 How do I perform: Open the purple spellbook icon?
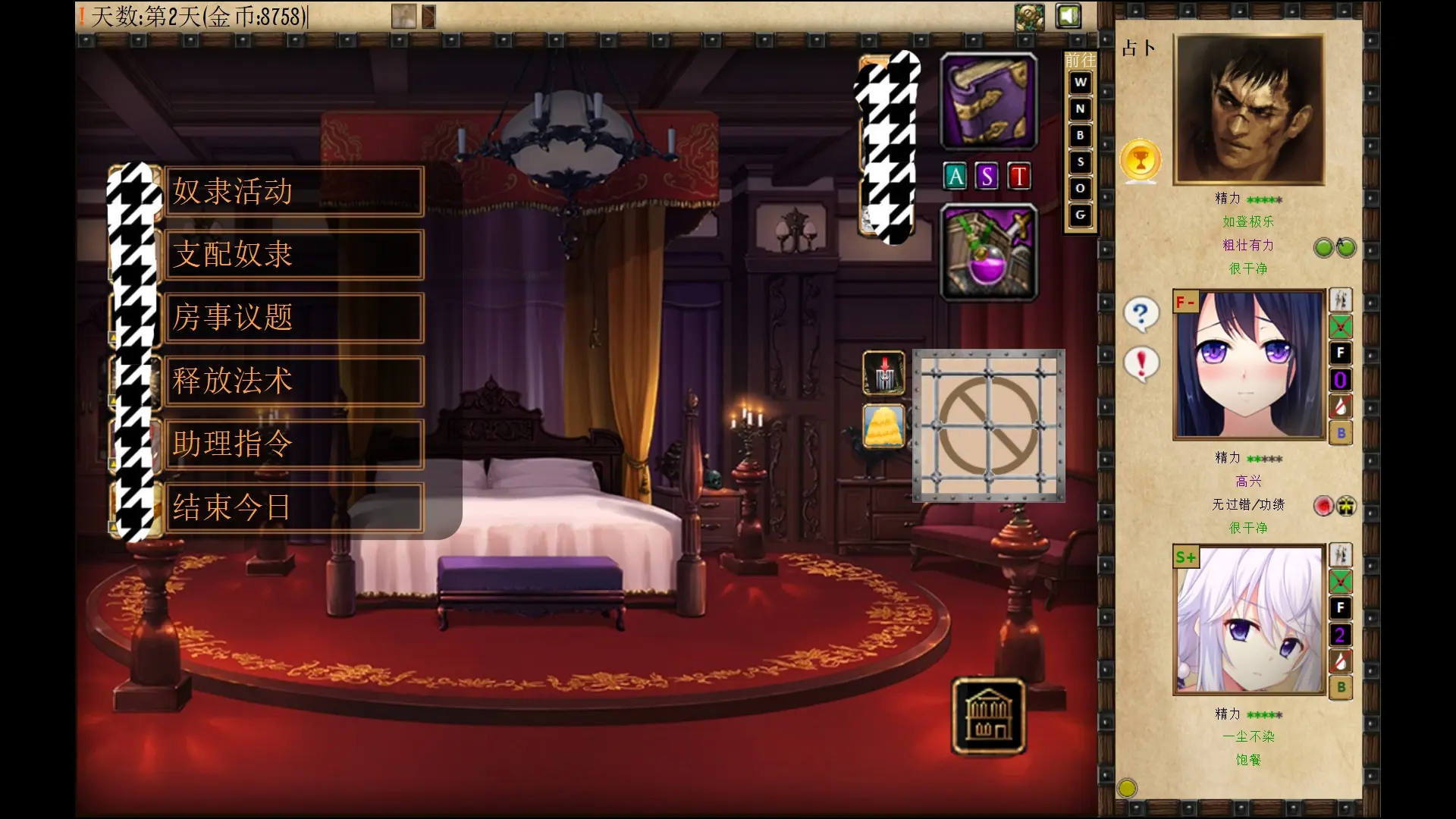988,102
